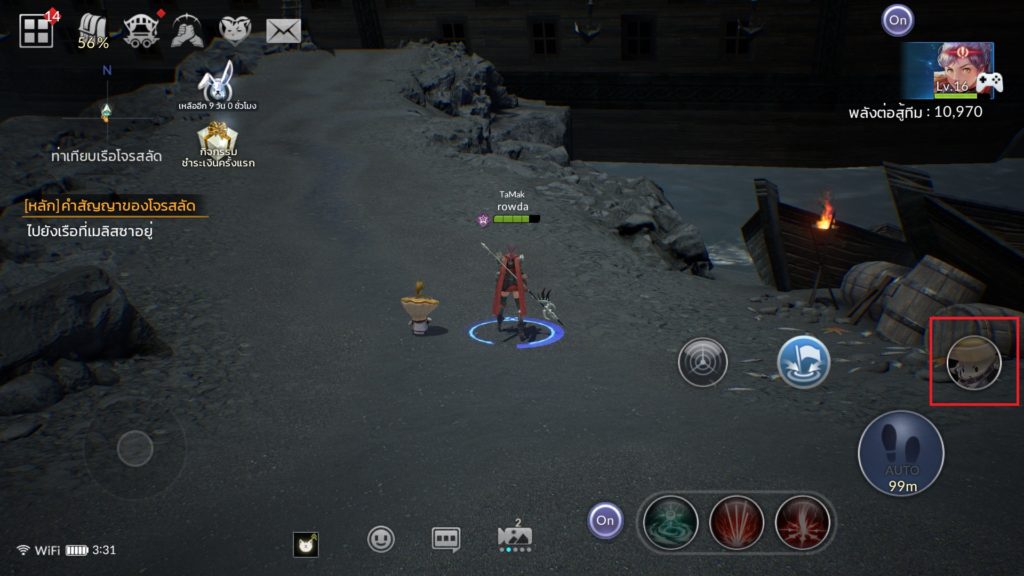
Task: Open the heart-shaped face icon
Action: point(236,31)
